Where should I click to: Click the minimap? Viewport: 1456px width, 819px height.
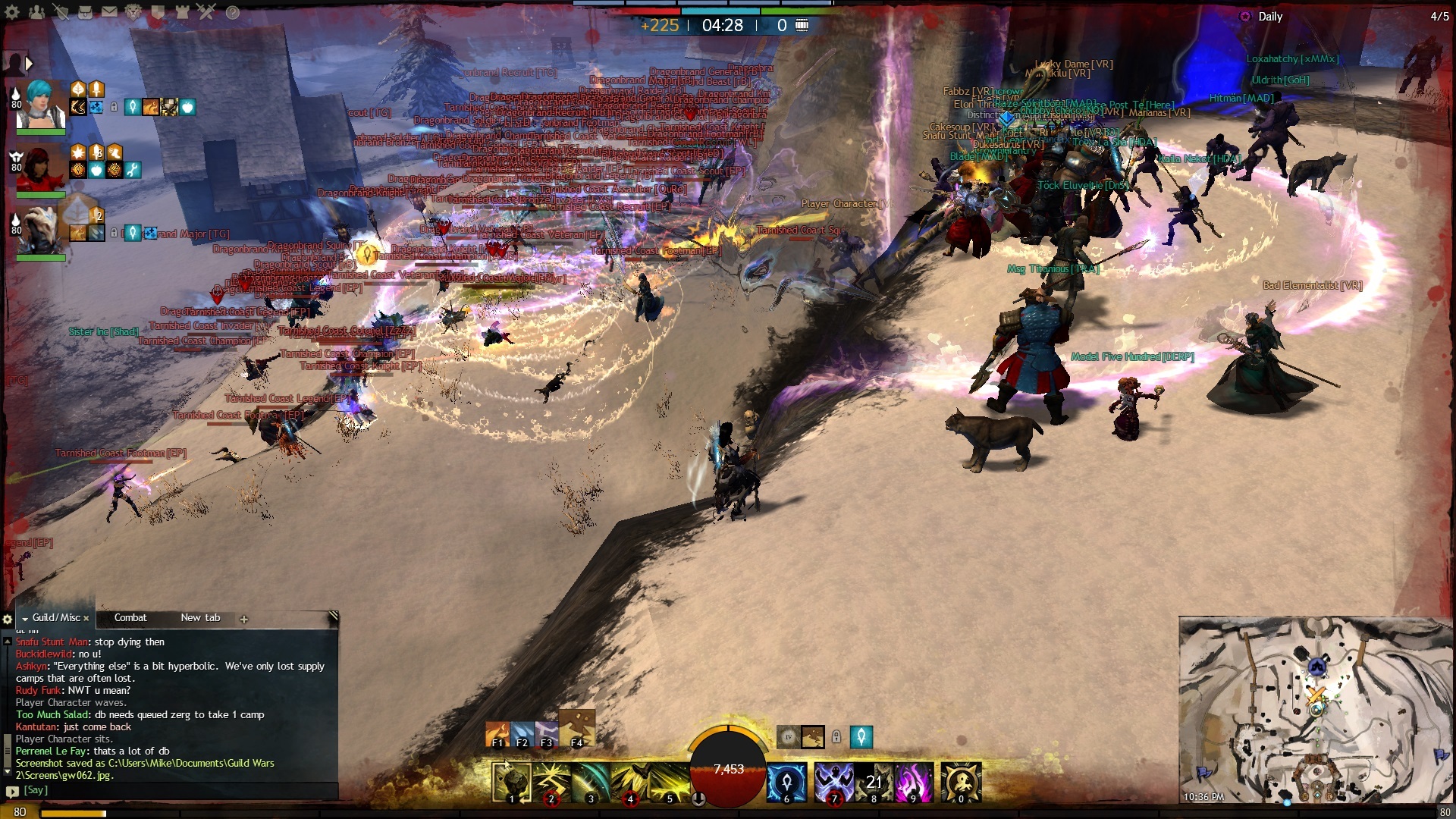click(1316, 709)
